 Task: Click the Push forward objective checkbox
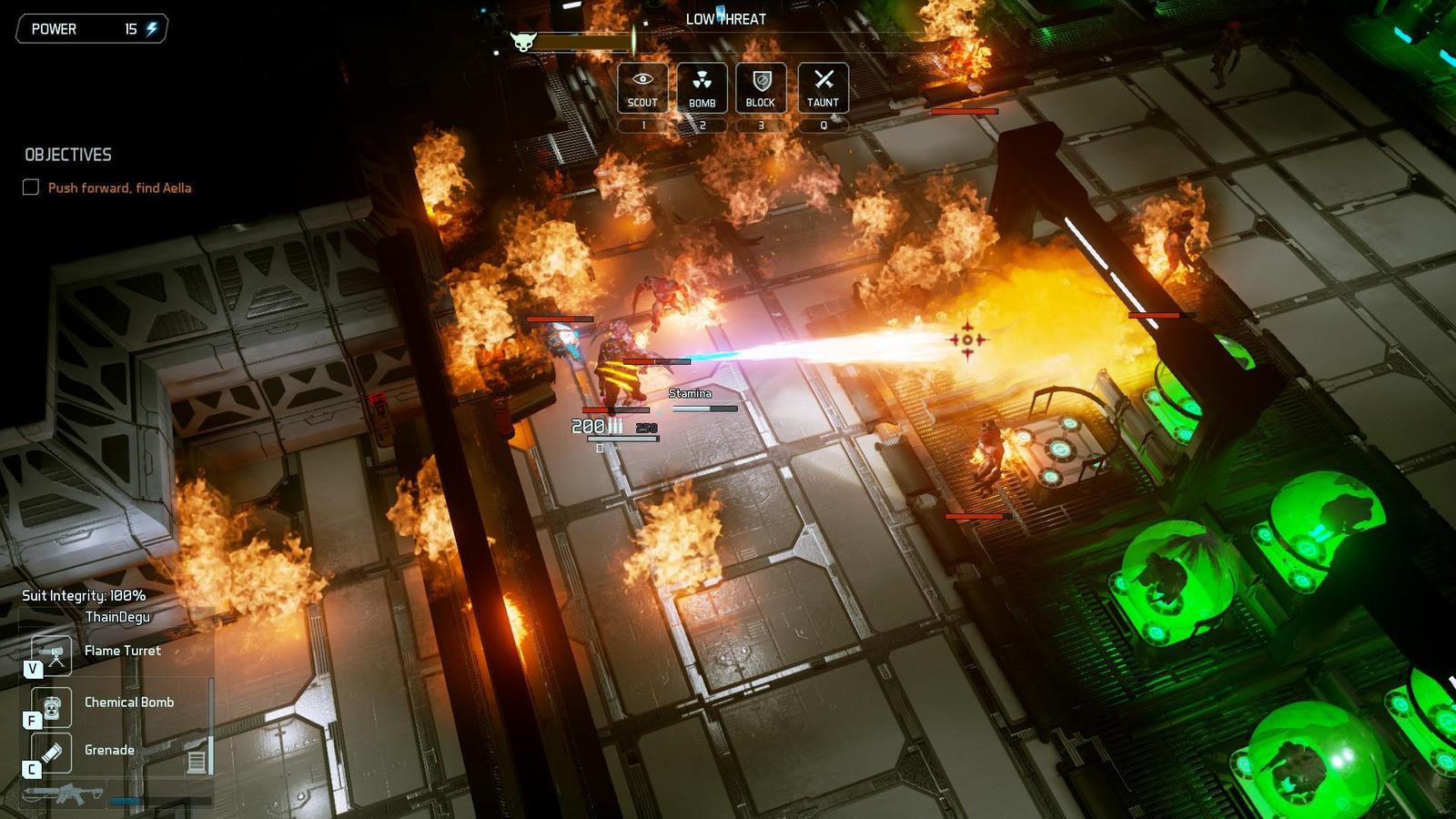[31, 187]
